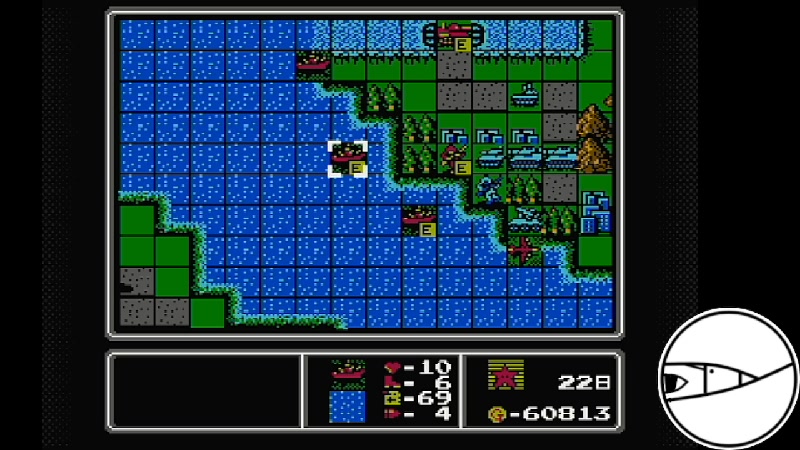This screenshot has height=450, width=800.
Task: Choose the red ship without an E marker
Action: point(313,63)
